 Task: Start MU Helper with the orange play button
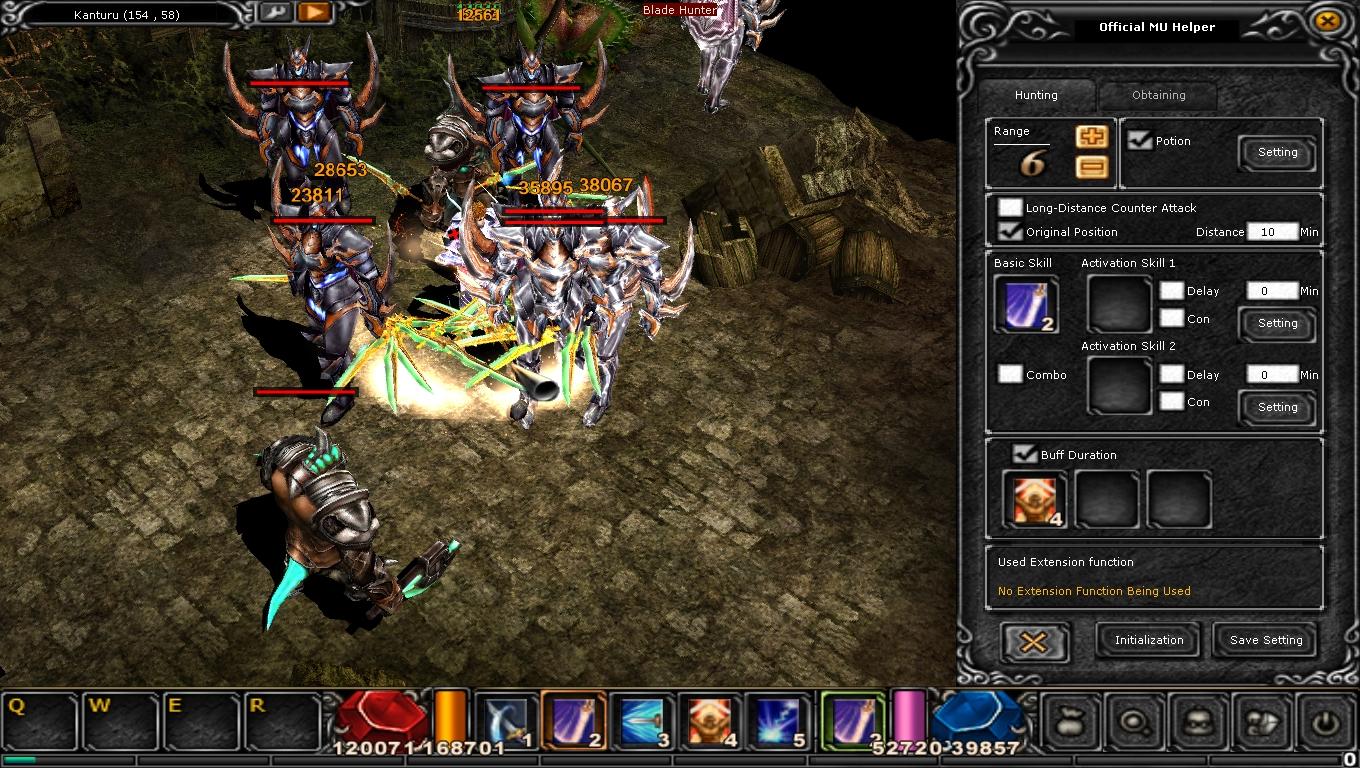point(314,13)
